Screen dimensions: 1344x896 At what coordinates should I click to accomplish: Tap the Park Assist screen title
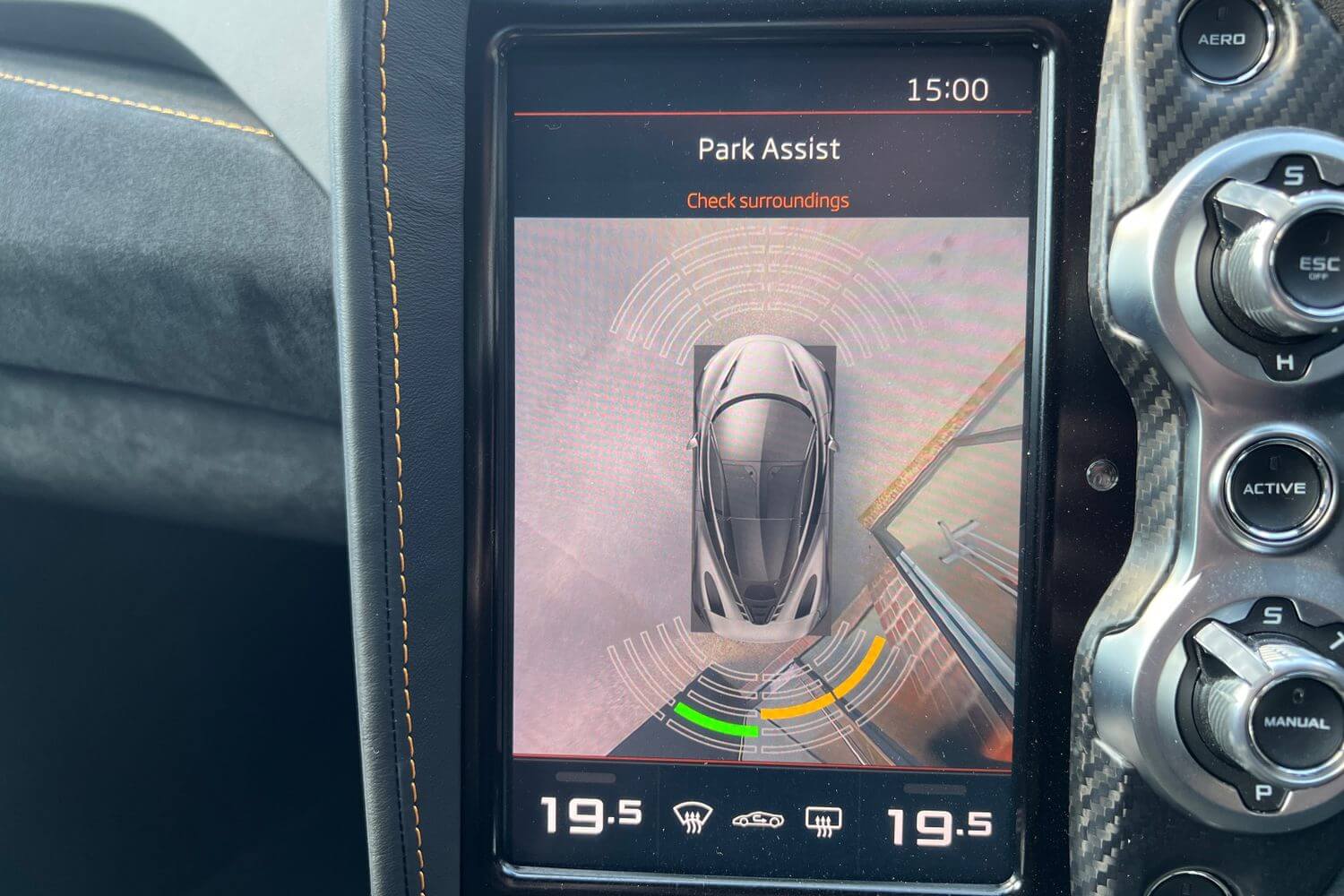(769, 148)
